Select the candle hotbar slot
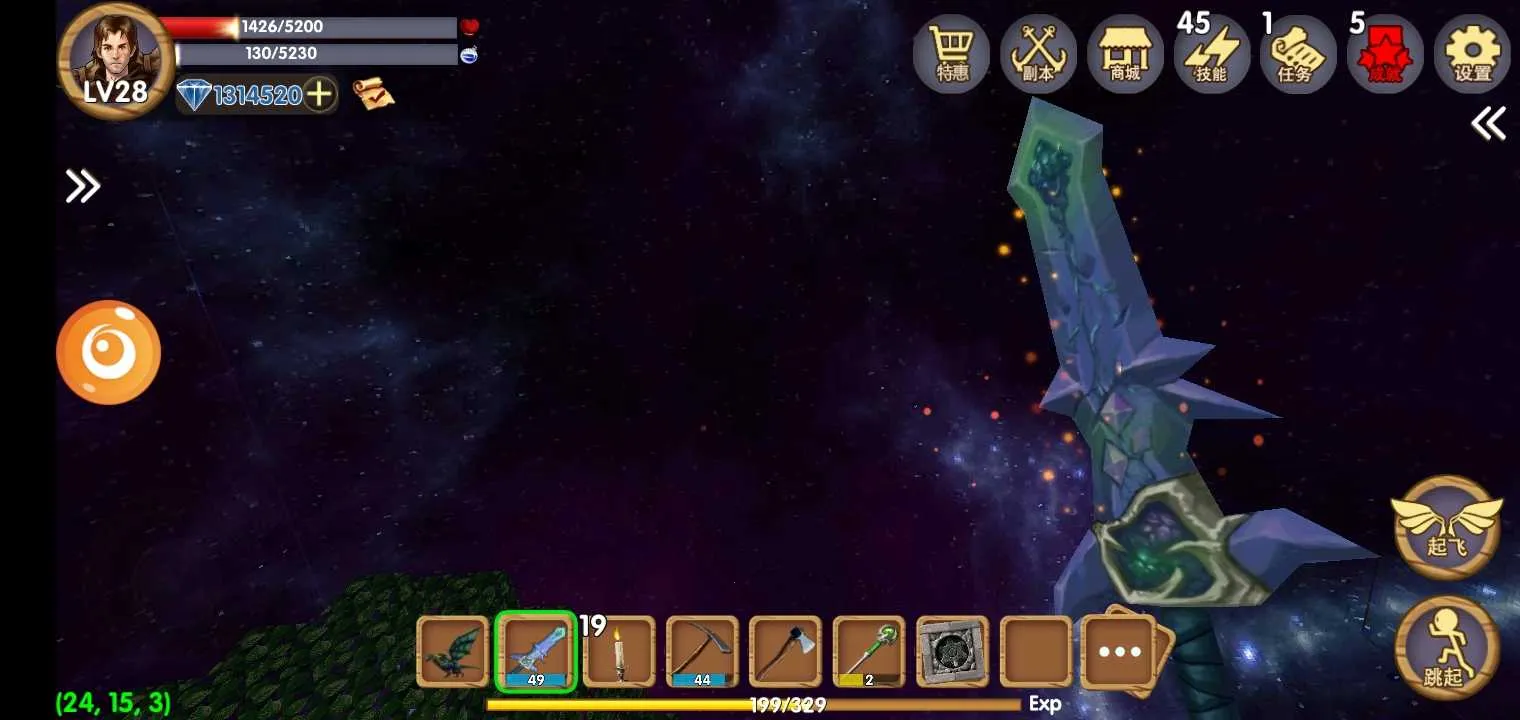 tap(619, 651)
